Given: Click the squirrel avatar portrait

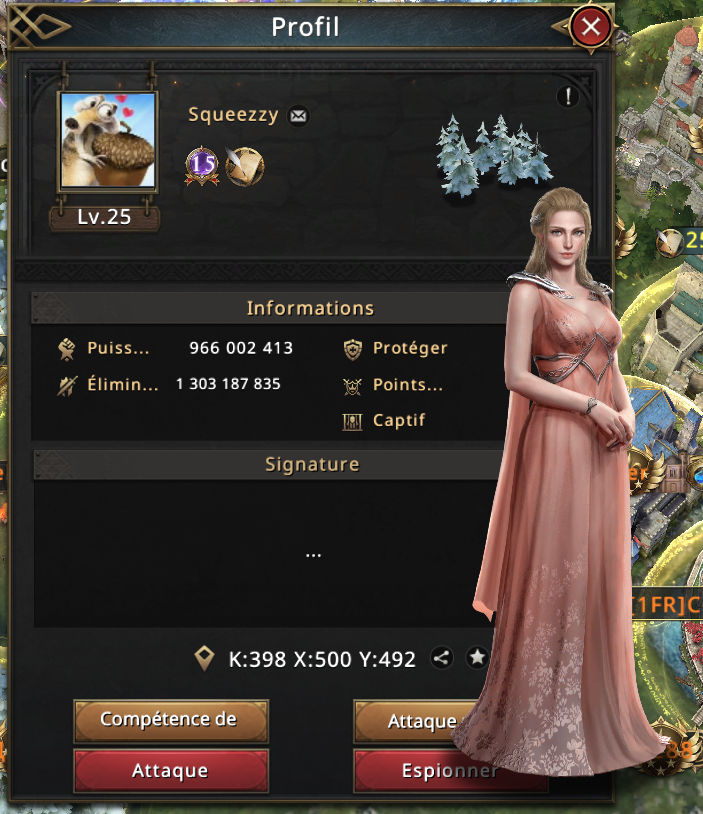Looking at the screenshot, I should [107, 141].
